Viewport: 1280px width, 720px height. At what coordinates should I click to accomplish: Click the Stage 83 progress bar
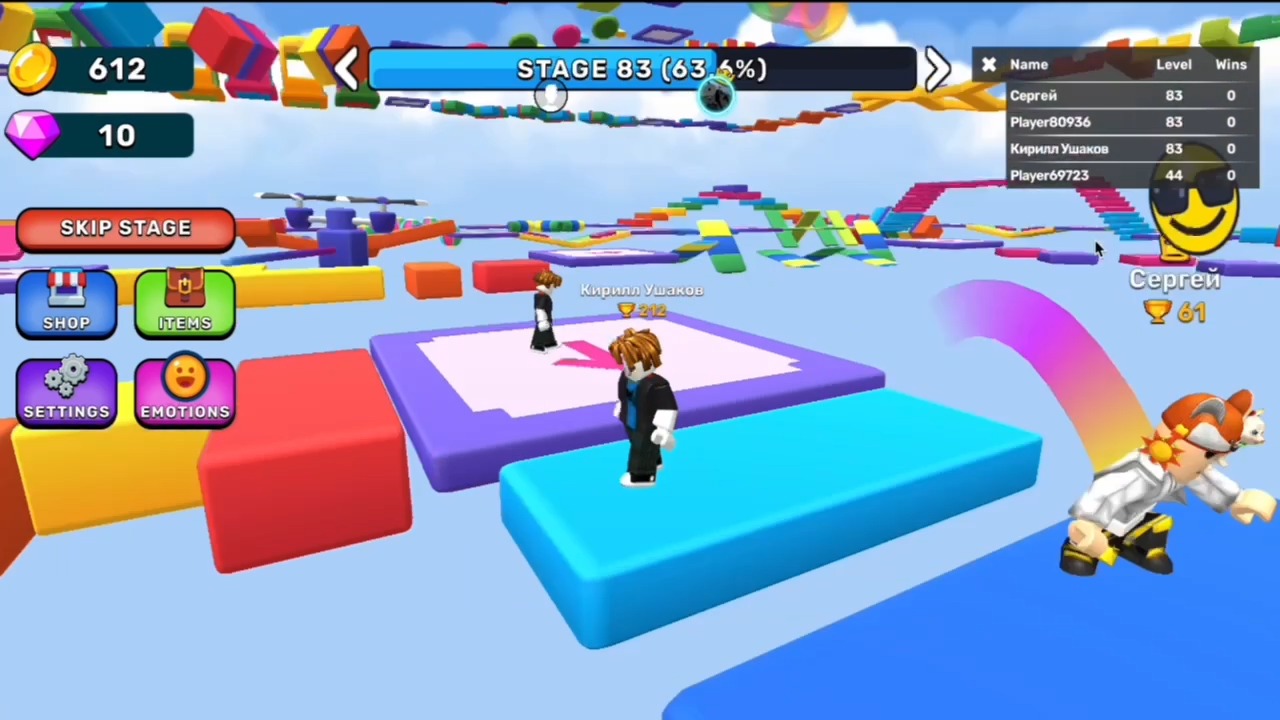click(x=640, y=68)
